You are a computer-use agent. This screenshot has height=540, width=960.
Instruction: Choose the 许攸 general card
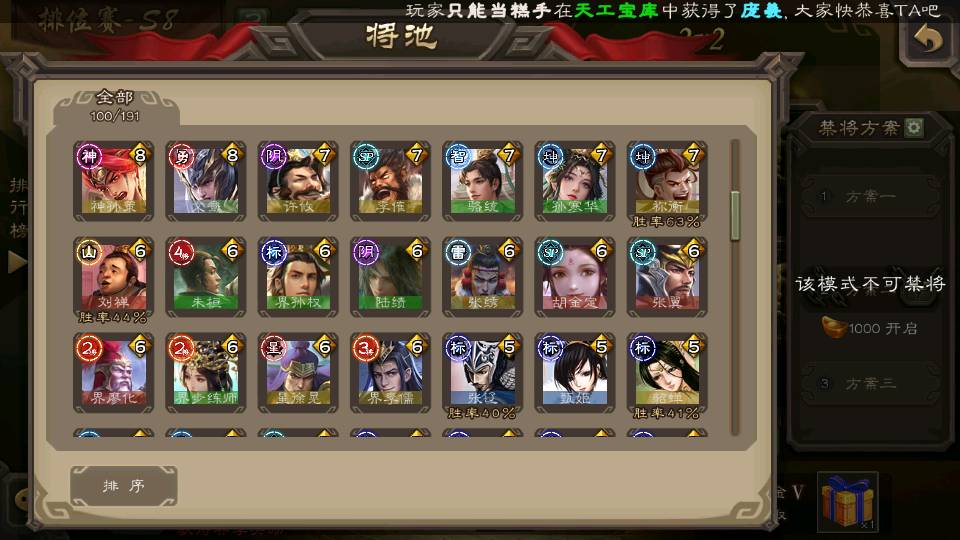coord(297,180)
